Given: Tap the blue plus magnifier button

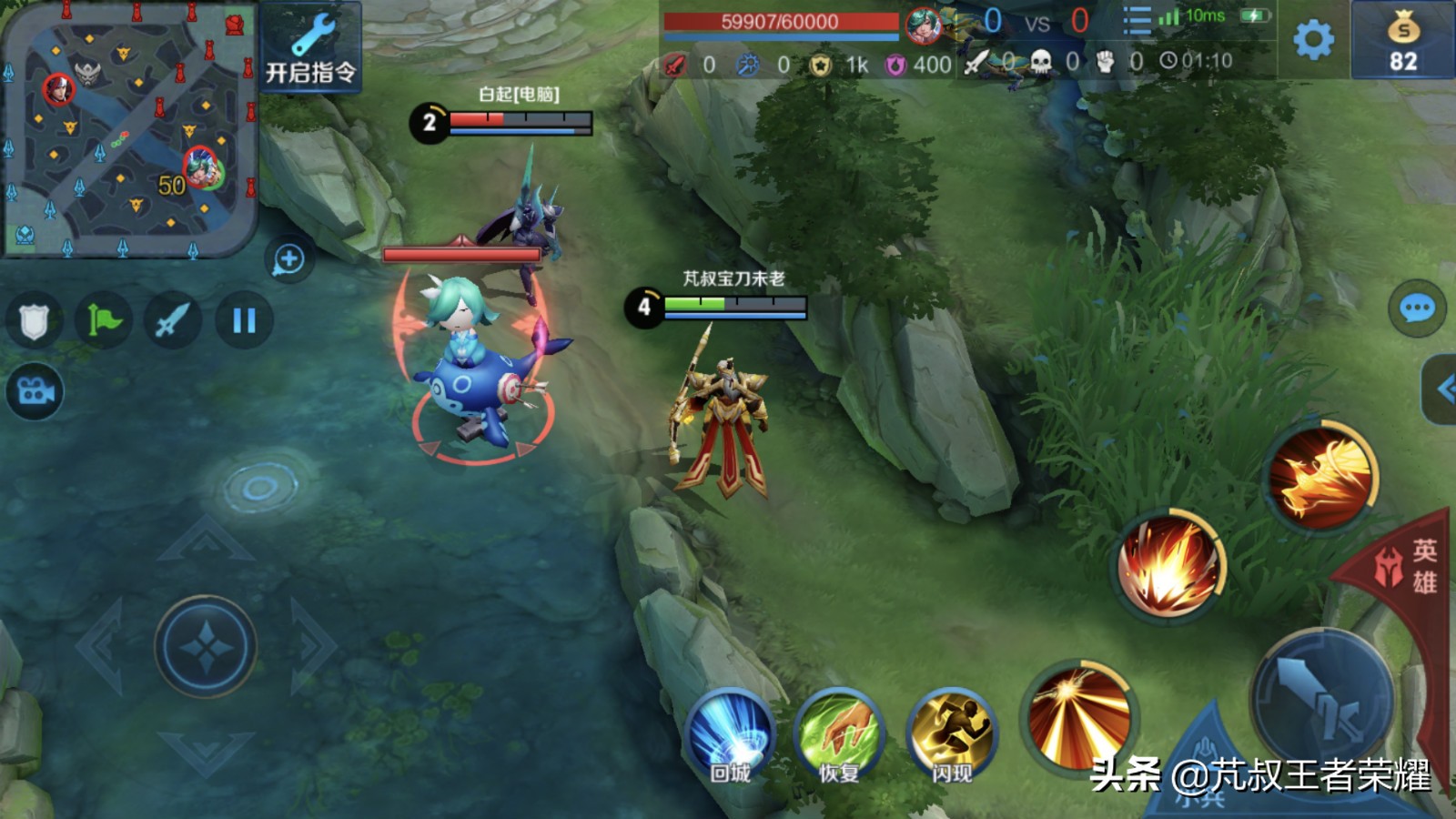Looking at the screenshot, I should [x=288, y=259].
